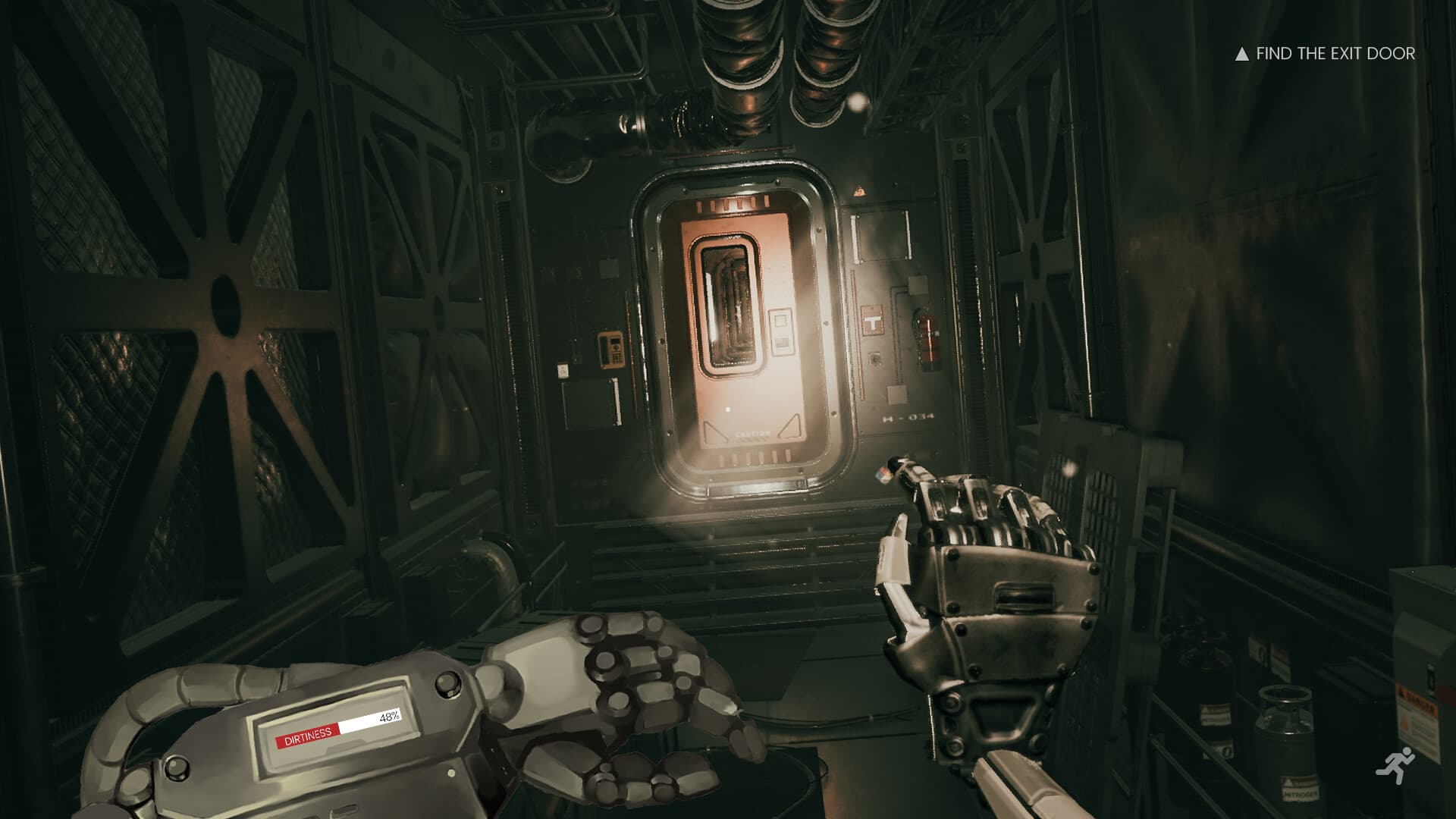Click the sprint running-figure icon
Screen dimensions: 1456x819
pyautogui.click(x=1396, y=766)
